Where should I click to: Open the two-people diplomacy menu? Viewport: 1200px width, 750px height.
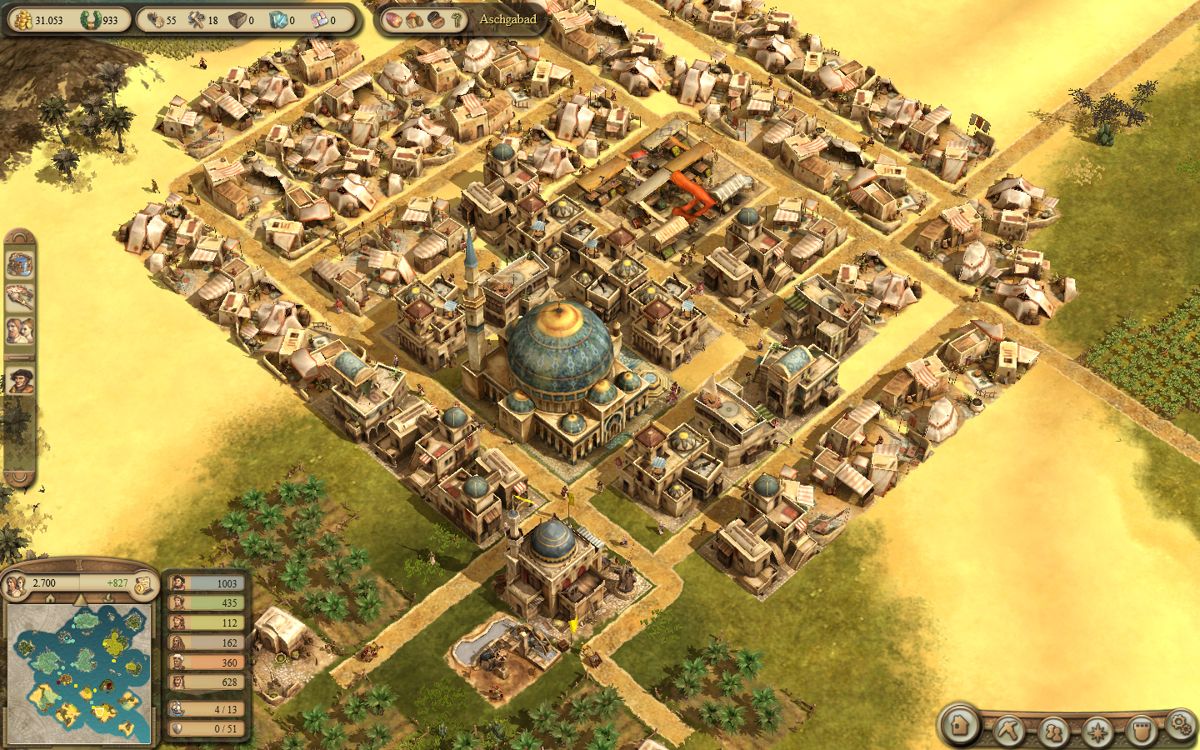pyautogui.click(x=1052, y=728)
